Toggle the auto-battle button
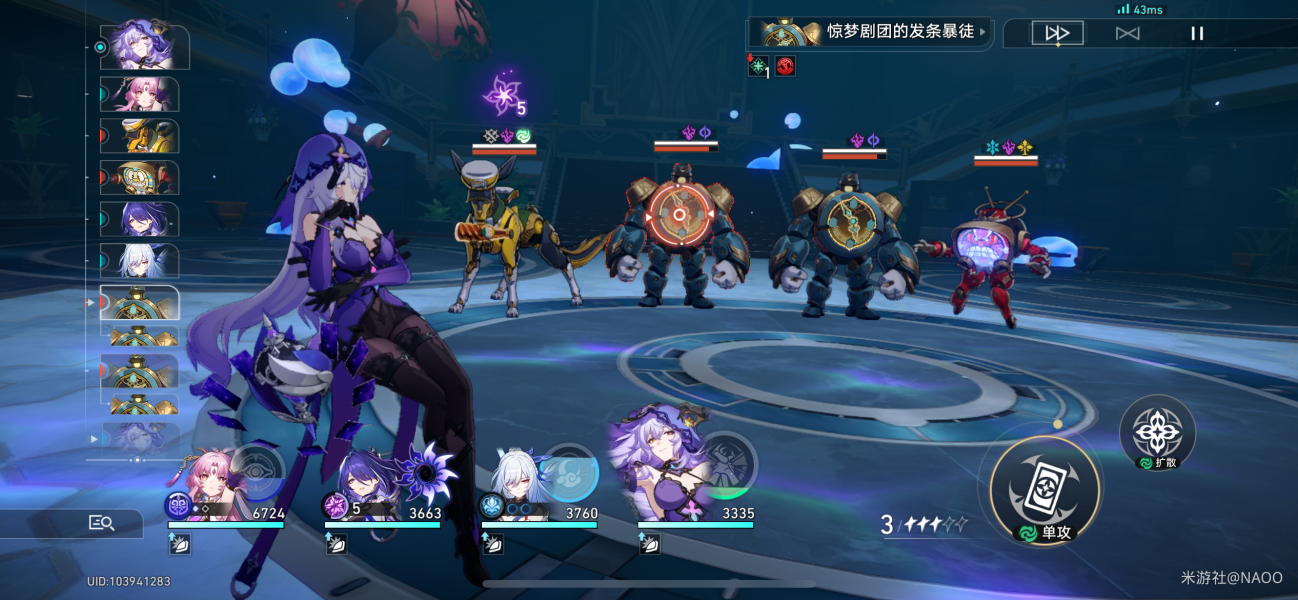Screen dimensions: 1298x600 (1127, 33)
